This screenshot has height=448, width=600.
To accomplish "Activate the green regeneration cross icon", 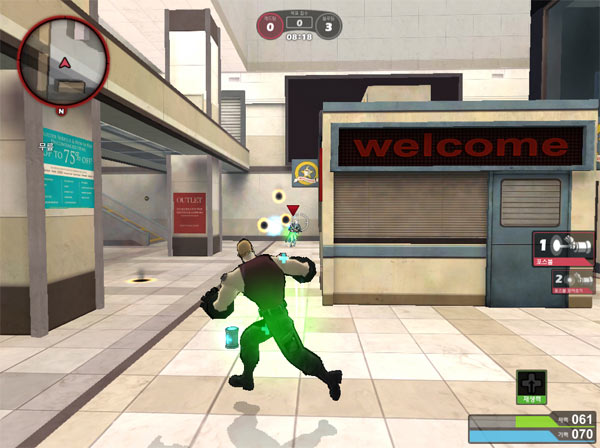I will point(531,384).
